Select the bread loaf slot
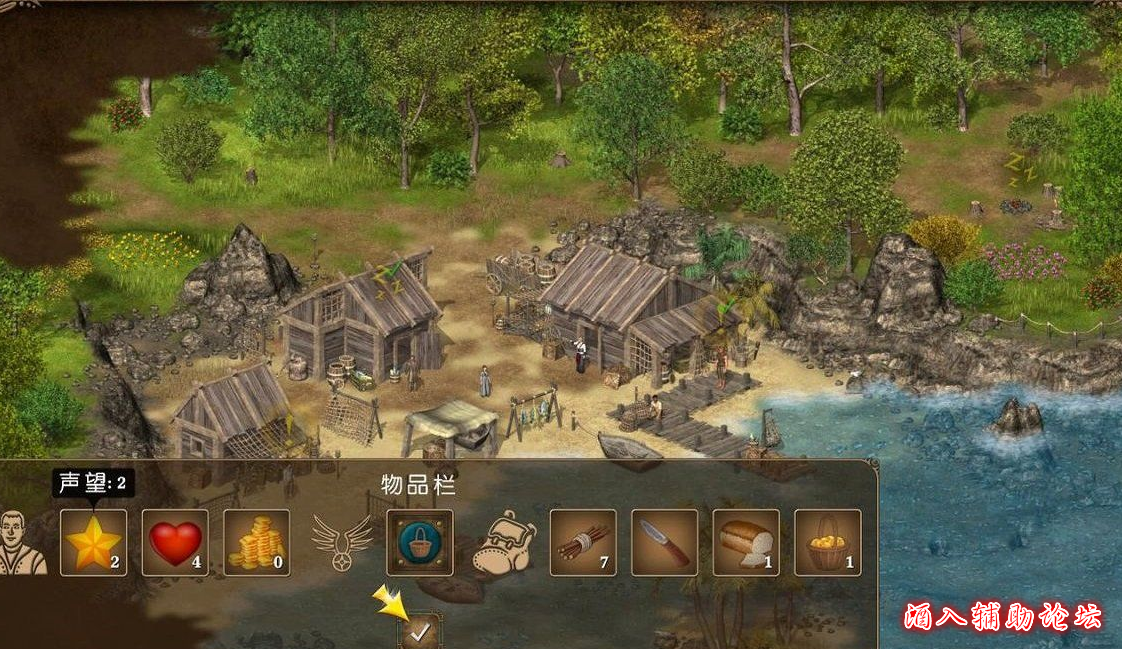 tap(746, 543)
